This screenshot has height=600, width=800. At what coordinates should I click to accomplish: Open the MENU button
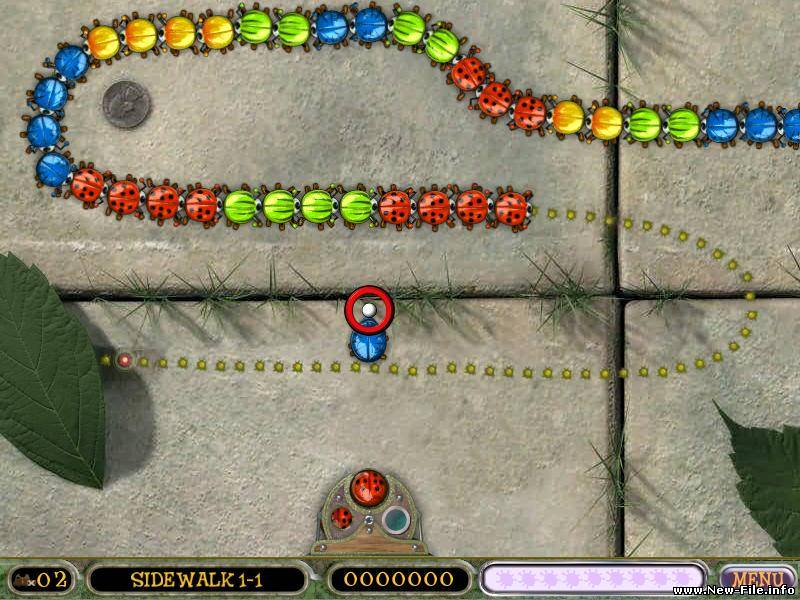point(757,577)
